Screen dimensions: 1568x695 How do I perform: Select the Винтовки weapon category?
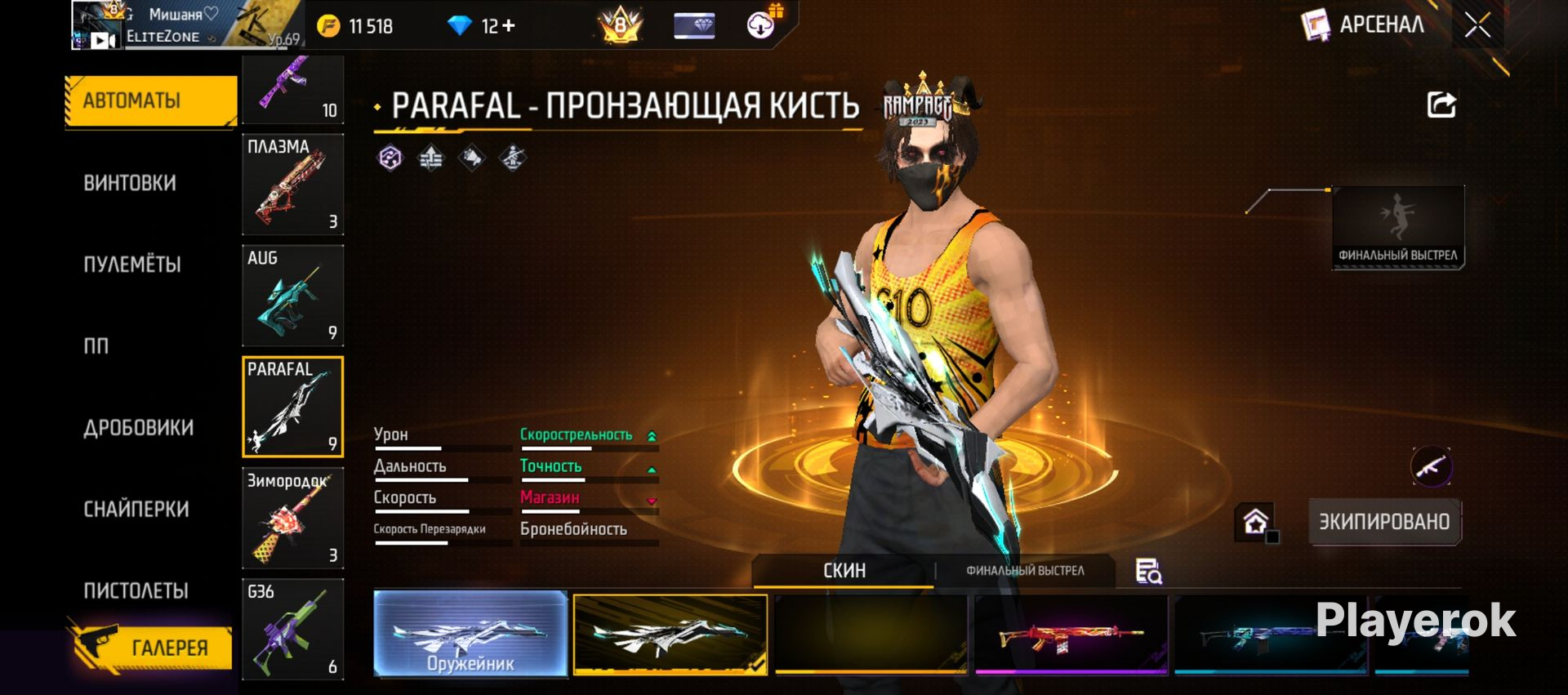[x=130, y=183]
